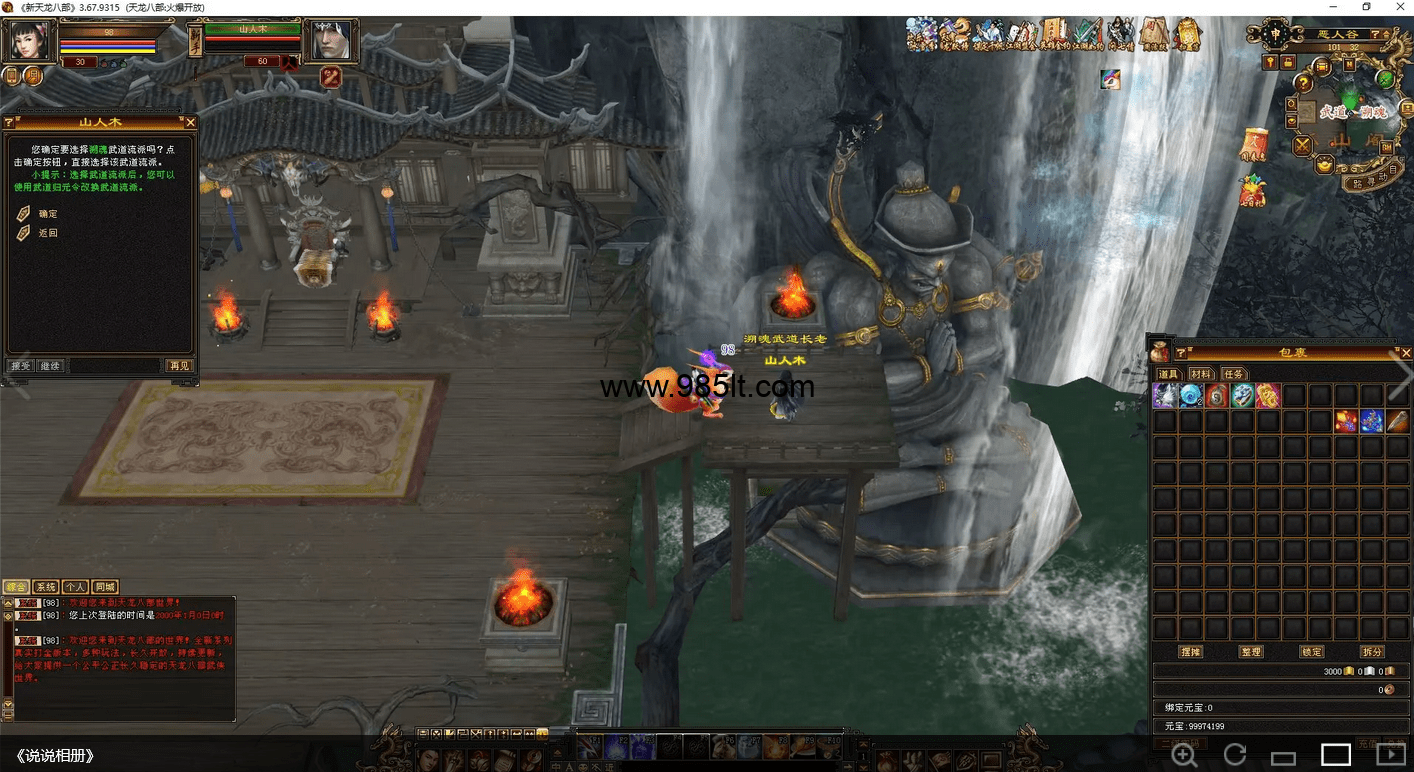
Task: Open the 任务 quest items tab
Action: [1233, 374]
